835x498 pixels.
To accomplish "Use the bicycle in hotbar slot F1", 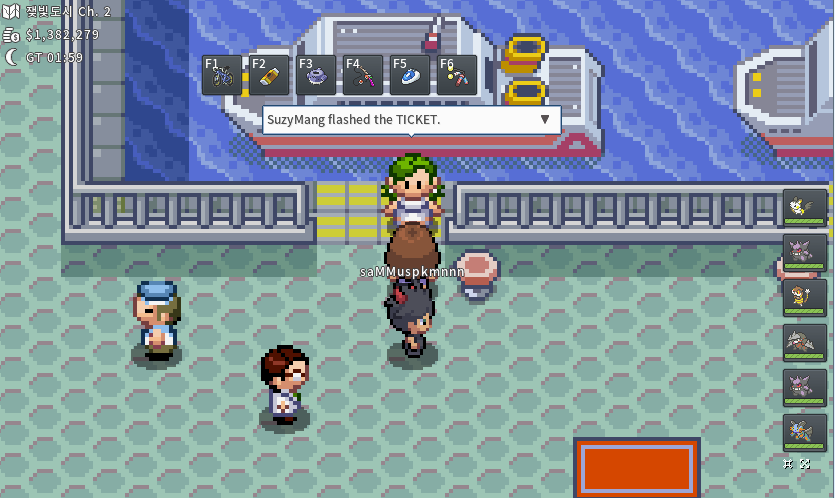I will point(222,75).
